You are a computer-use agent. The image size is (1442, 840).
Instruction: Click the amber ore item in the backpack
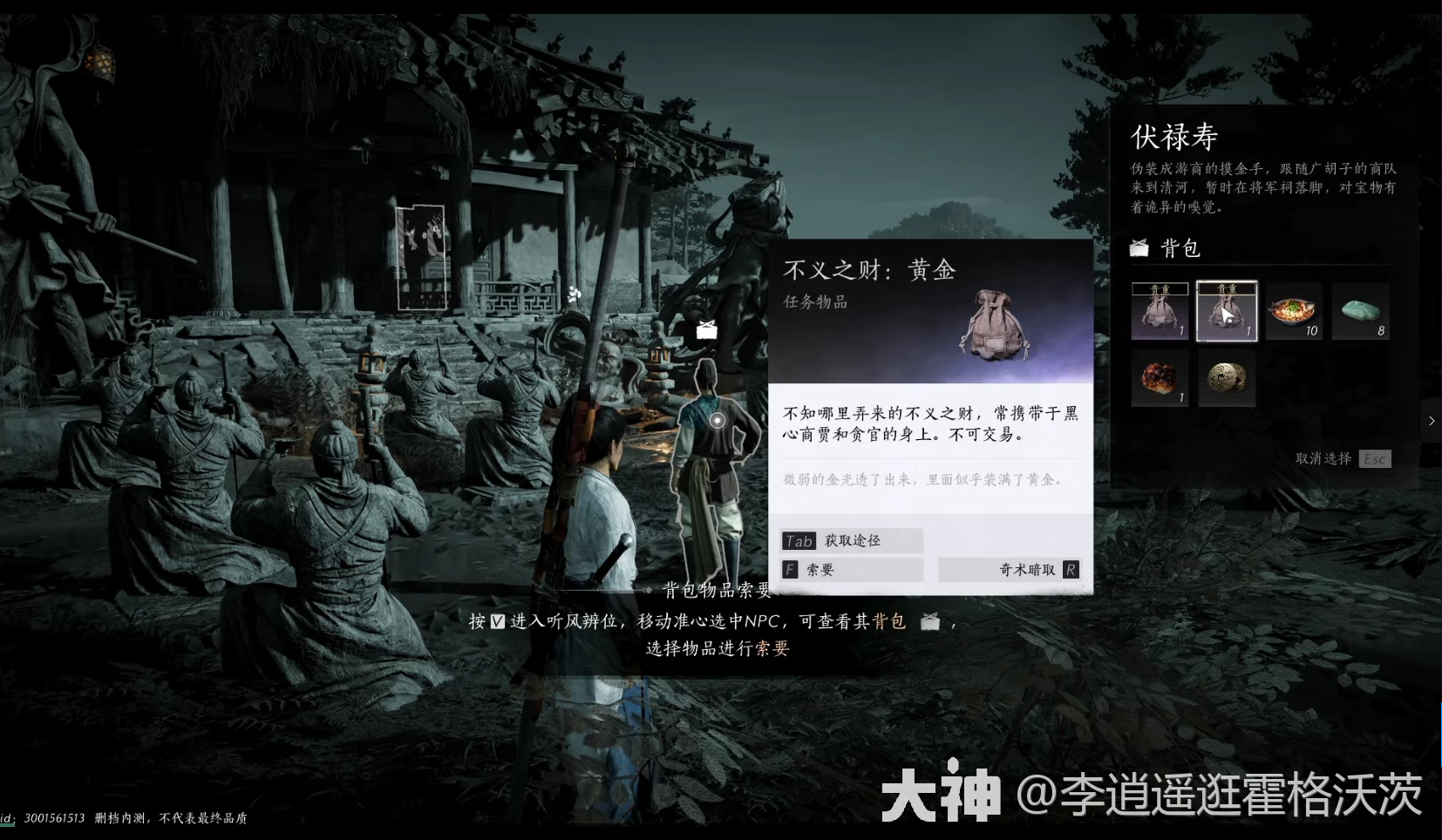tap(1160, 378)
